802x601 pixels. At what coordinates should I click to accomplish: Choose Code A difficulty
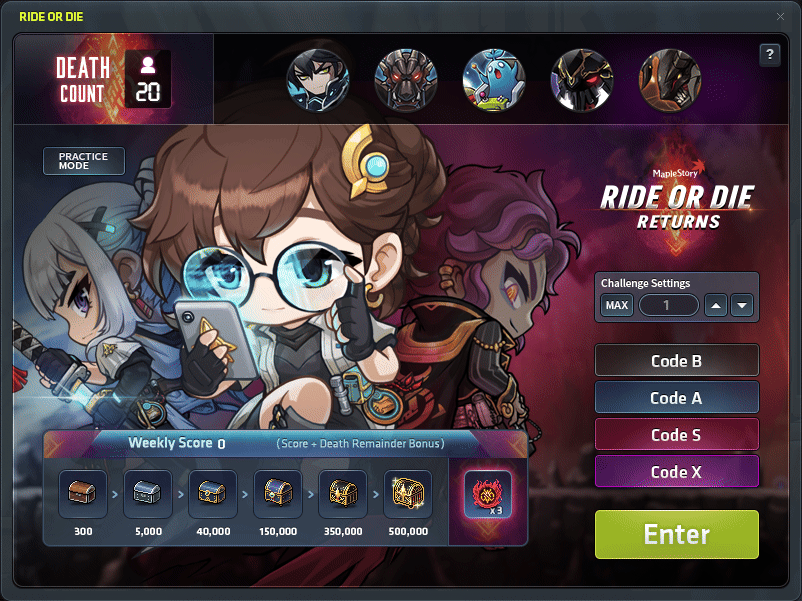[676, 398]
